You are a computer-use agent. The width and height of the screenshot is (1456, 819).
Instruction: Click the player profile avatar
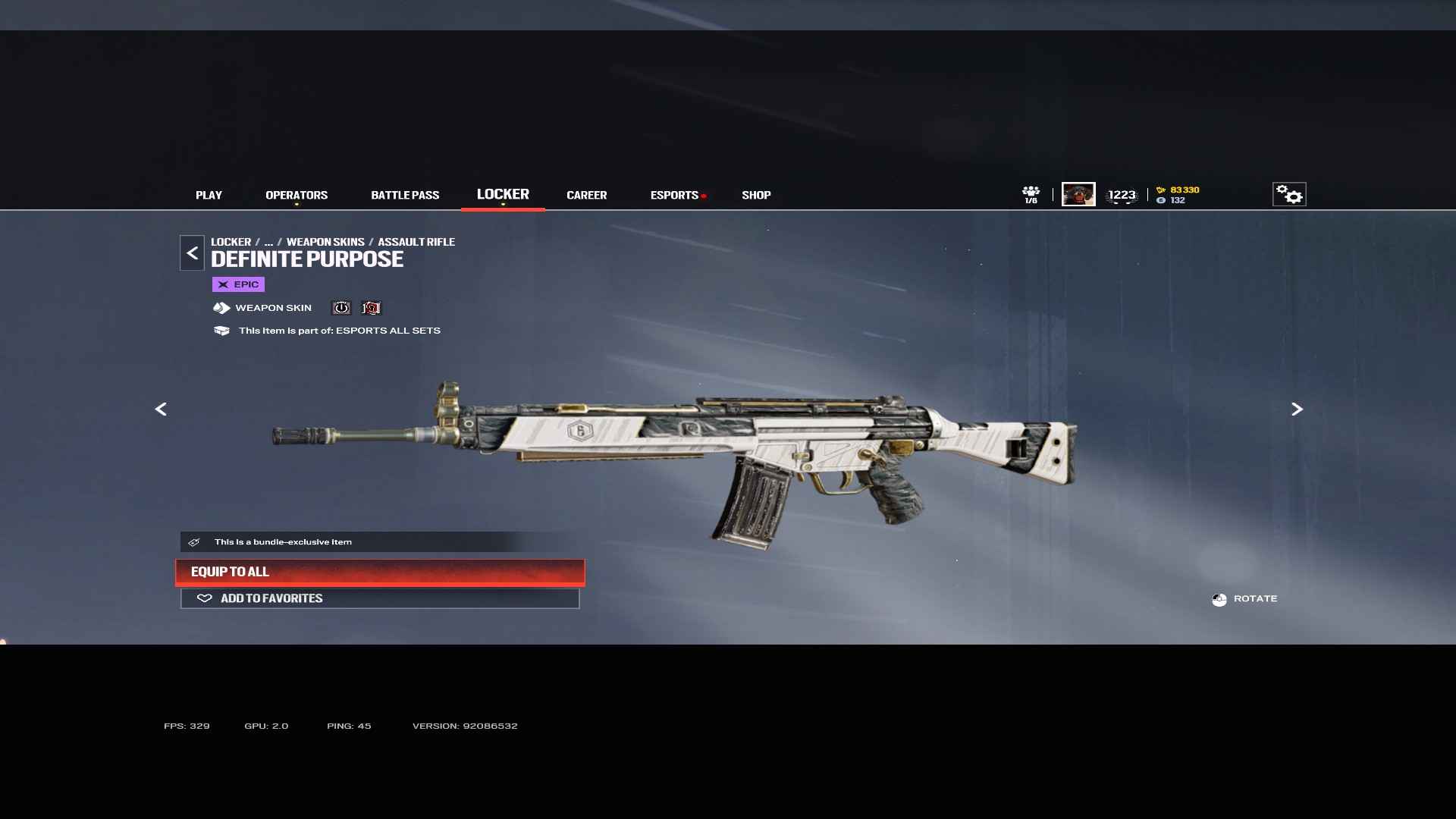pyautogui.click(x=1078, y=194)
